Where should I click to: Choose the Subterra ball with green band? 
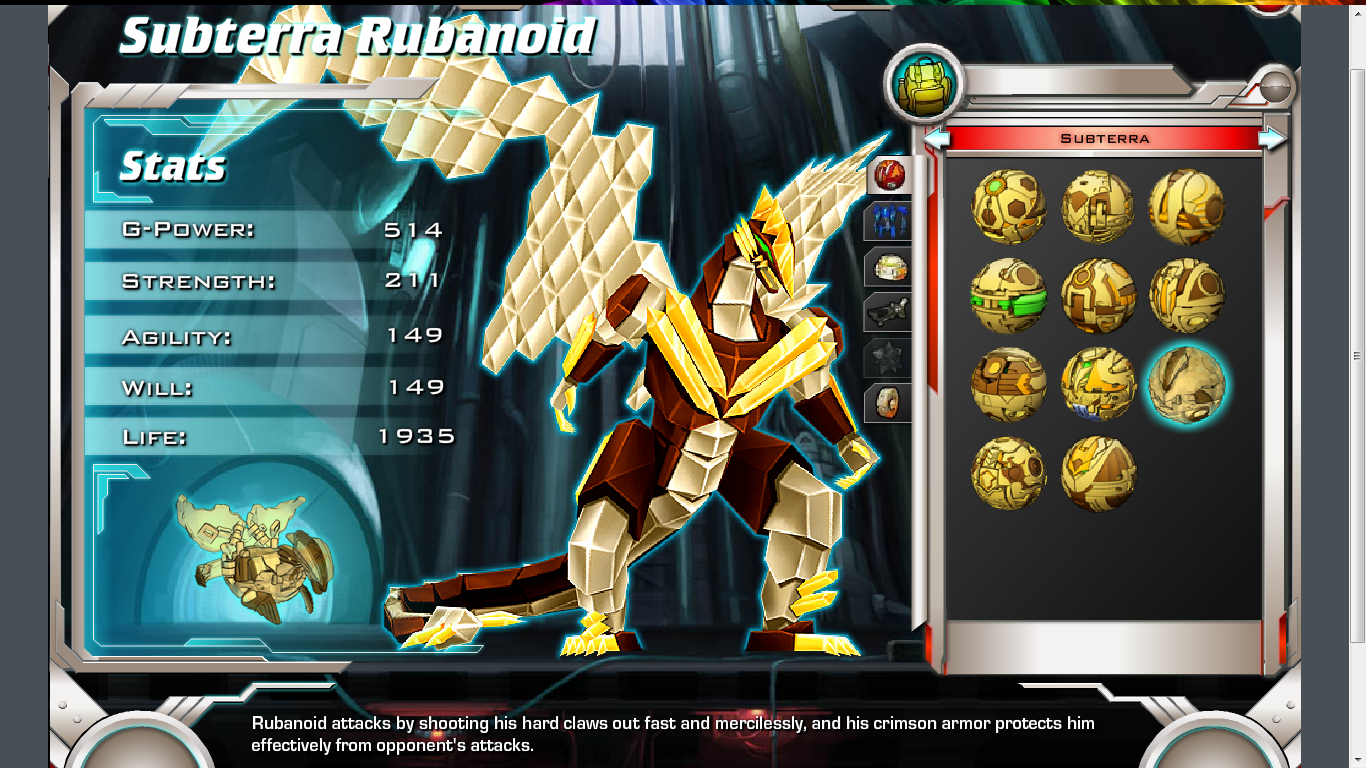coord(1008,297)
